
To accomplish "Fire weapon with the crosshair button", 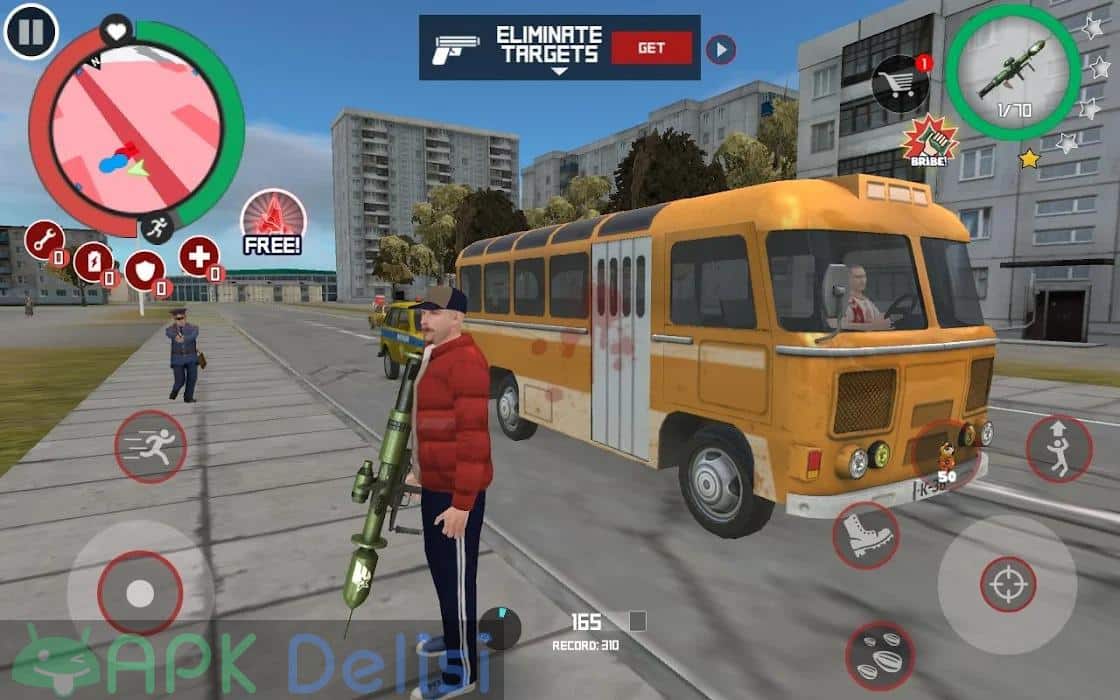I will 1007,584.
